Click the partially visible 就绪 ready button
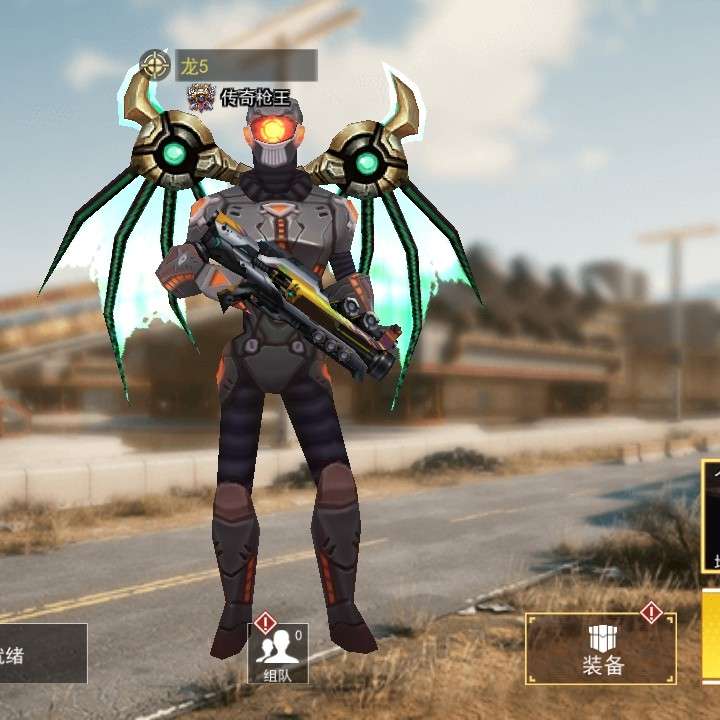 (x=42, y=653)
